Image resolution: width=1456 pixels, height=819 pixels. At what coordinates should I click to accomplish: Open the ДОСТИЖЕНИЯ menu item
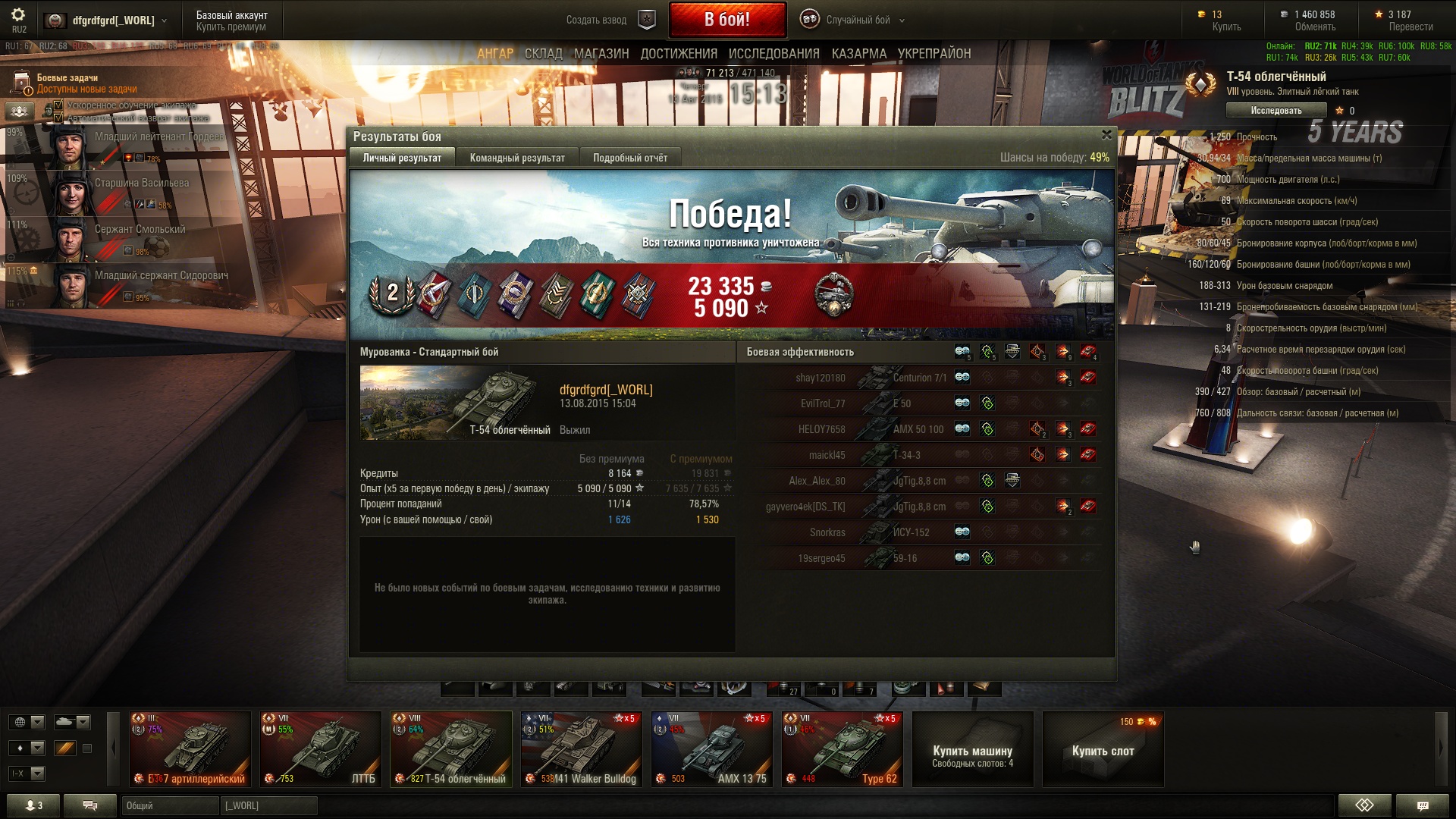click(679, 53)
